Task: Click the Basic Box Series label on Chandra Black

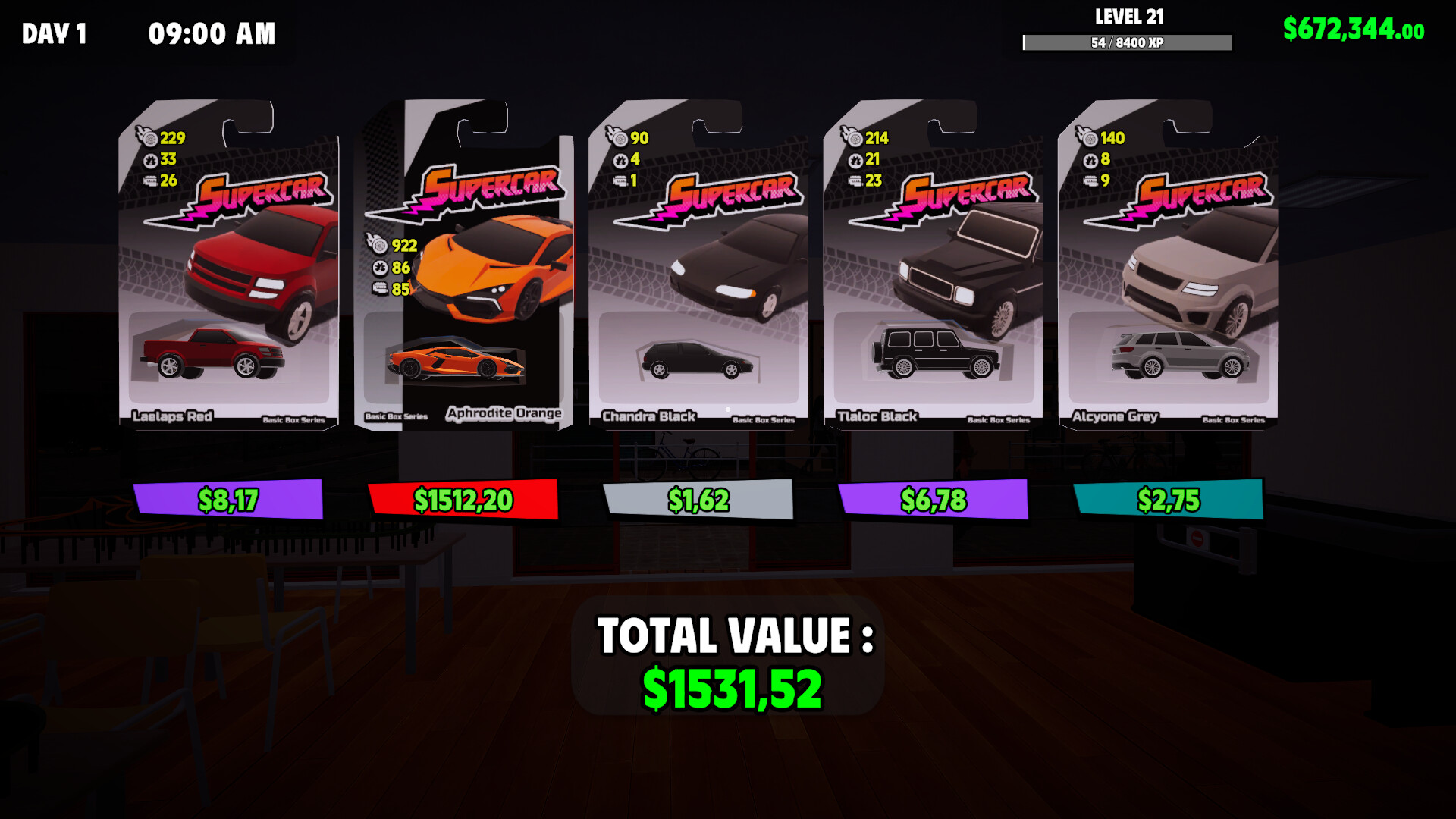Action: click(x=765, y=418)
